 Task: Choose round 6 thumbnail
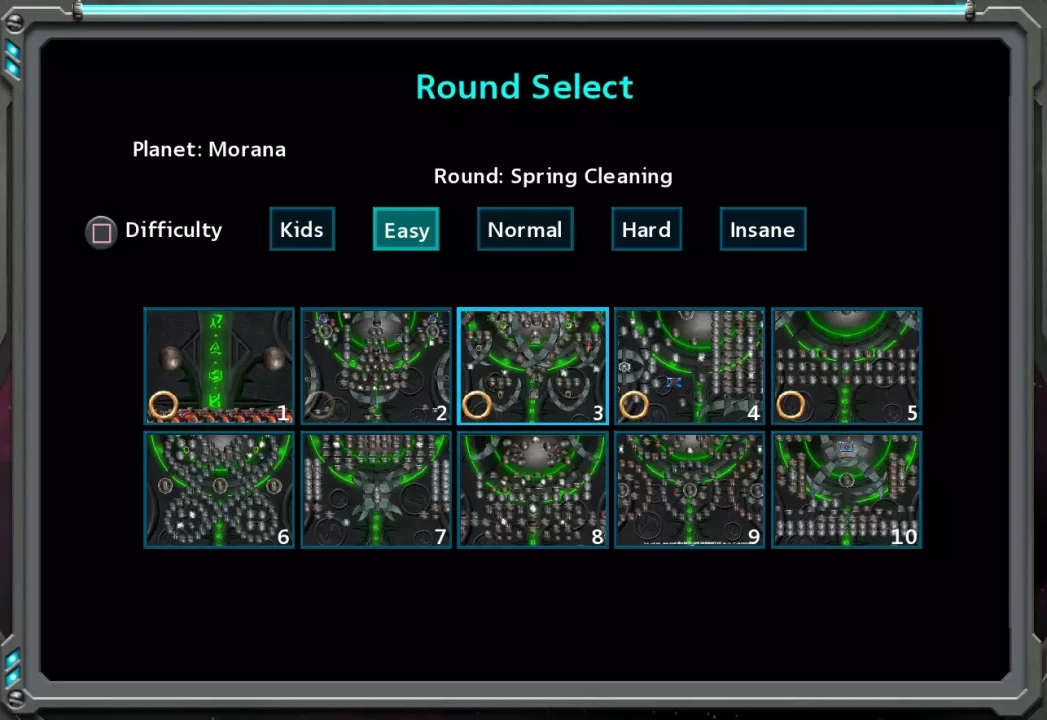[x=219, y=490]
